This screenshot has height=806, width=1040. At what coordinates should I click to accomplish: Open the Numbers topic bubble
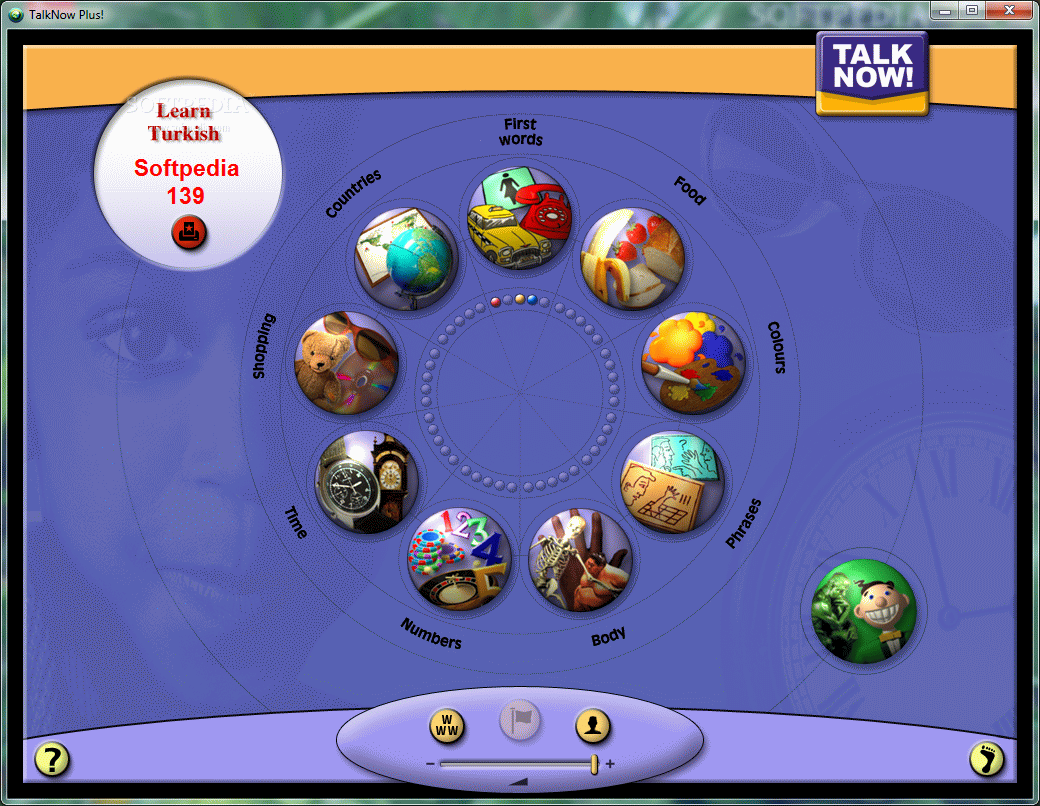460,559
